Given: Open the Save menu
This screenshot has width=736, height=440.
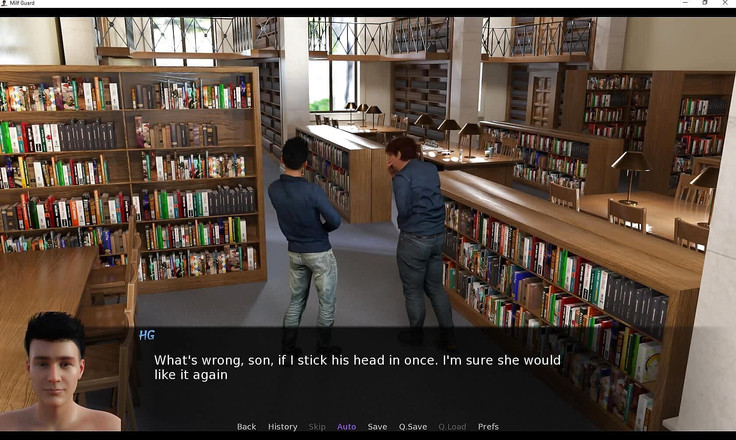Looking at the screenshot, I should click(x=377, y=427).
